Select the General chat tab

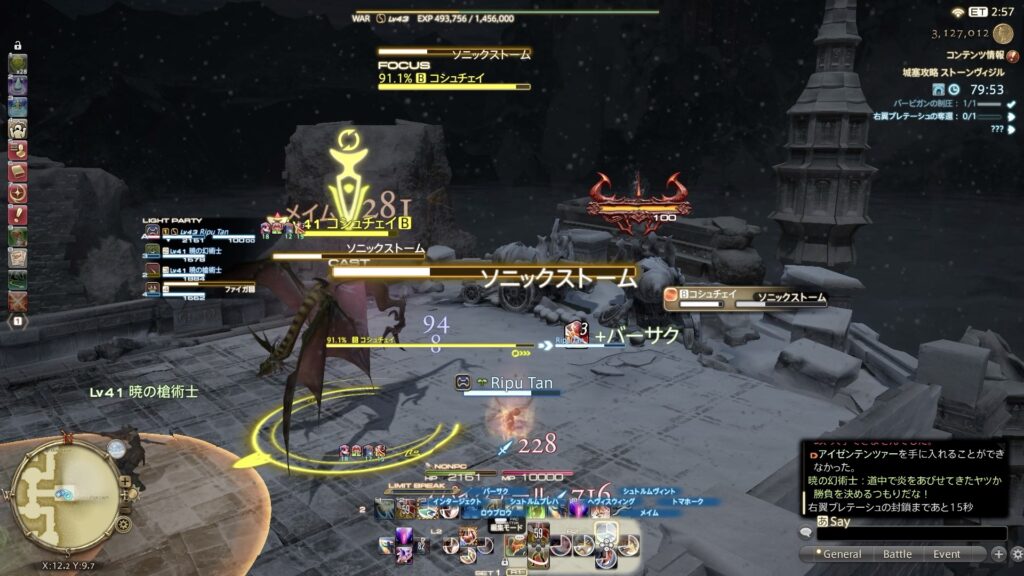[x=842, y=554]
